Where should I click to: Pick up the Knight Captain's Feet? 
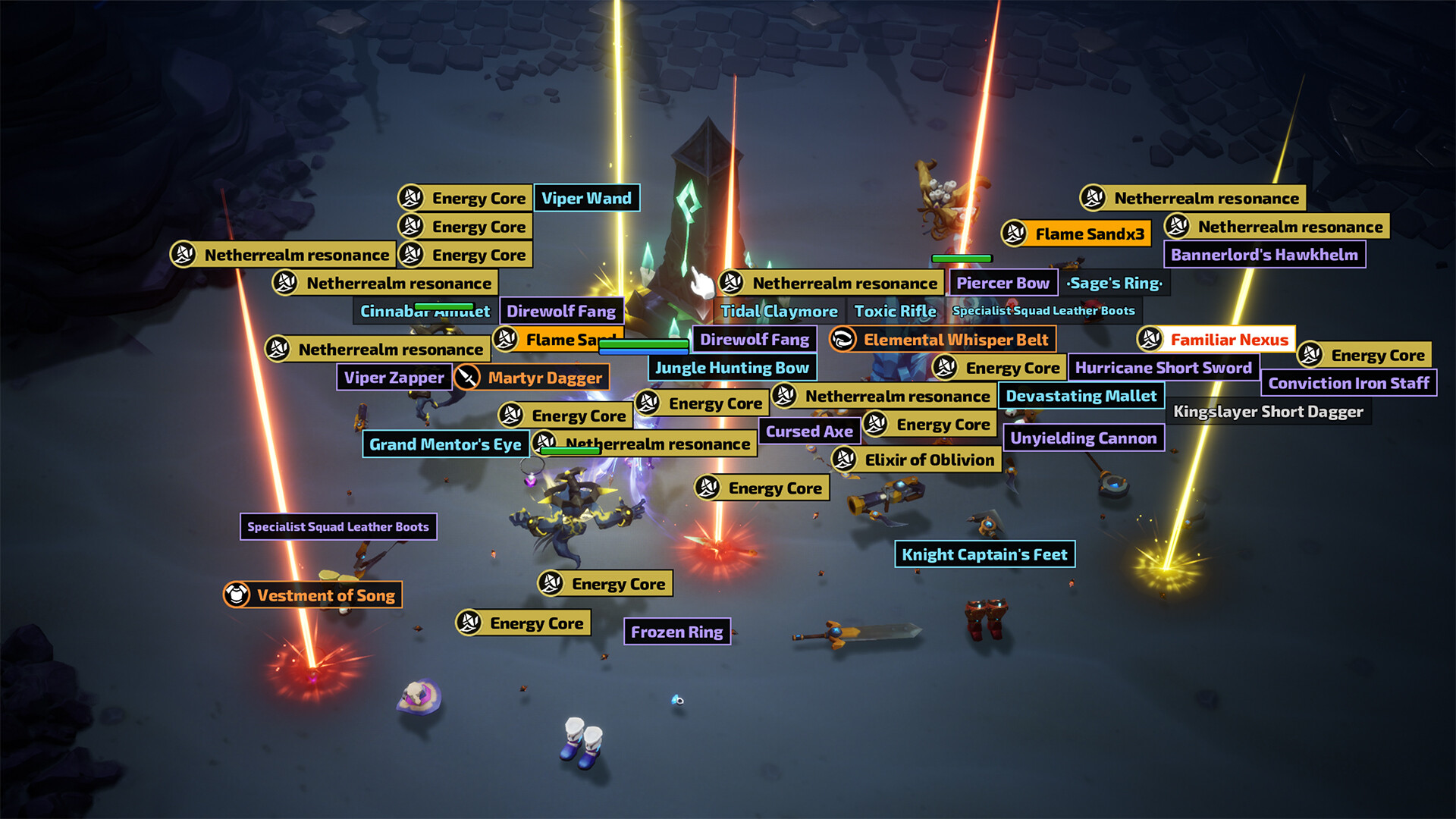[984, 554]
